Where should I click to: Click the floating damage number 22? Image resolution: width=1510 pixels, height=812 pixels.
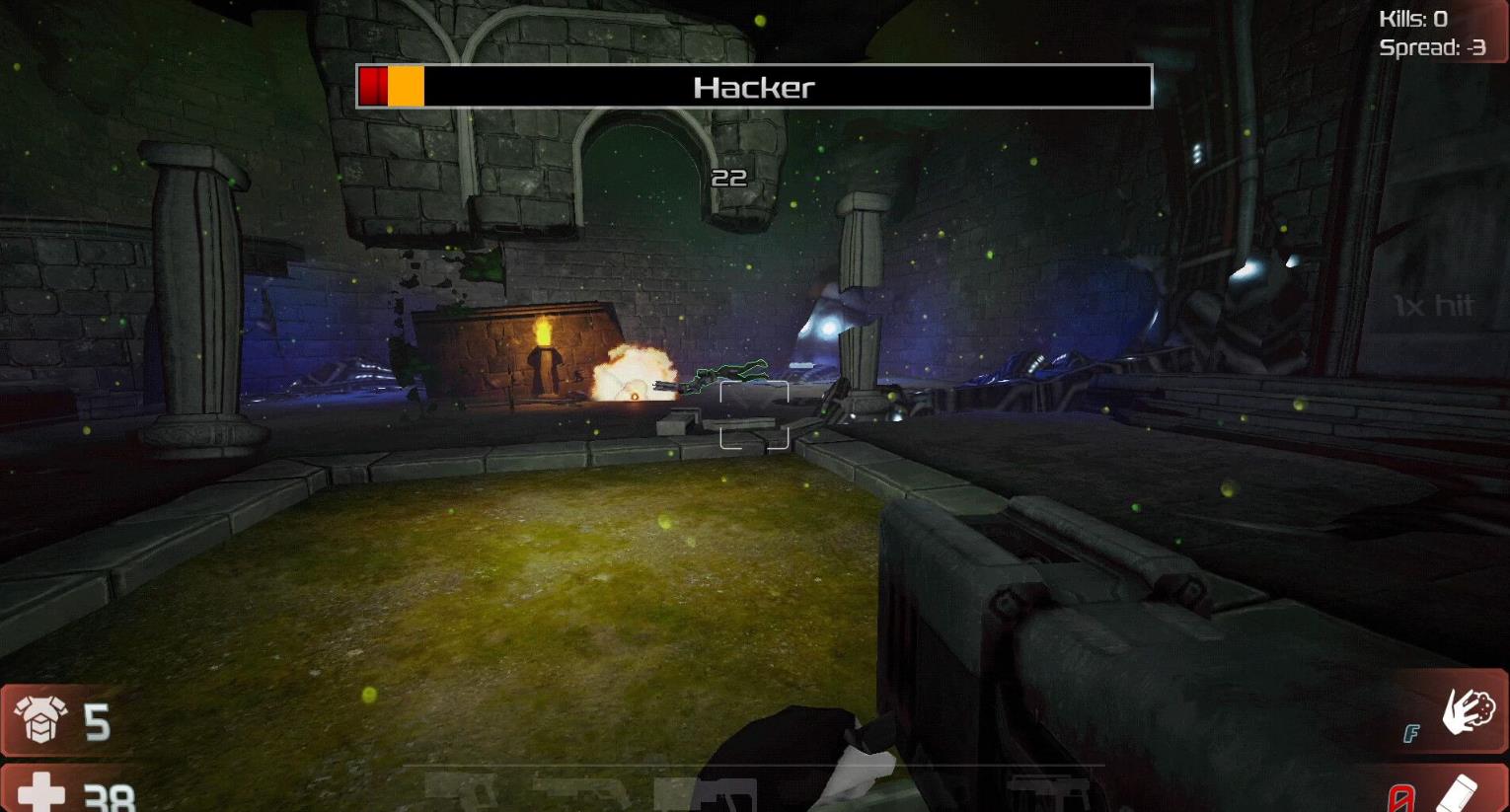[730, 179]
